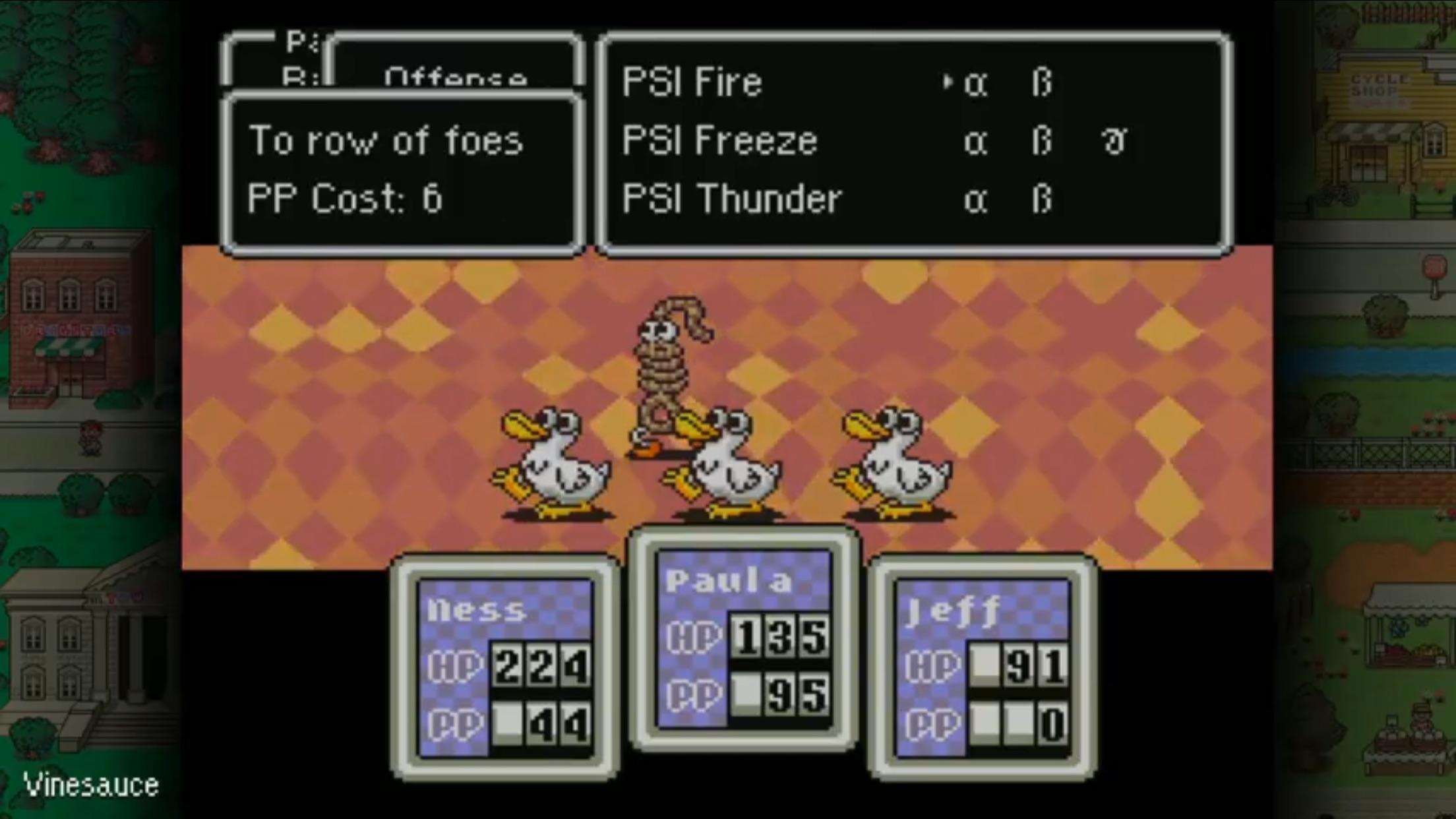Select PSI Fire alpha level

tap(978, 82)
